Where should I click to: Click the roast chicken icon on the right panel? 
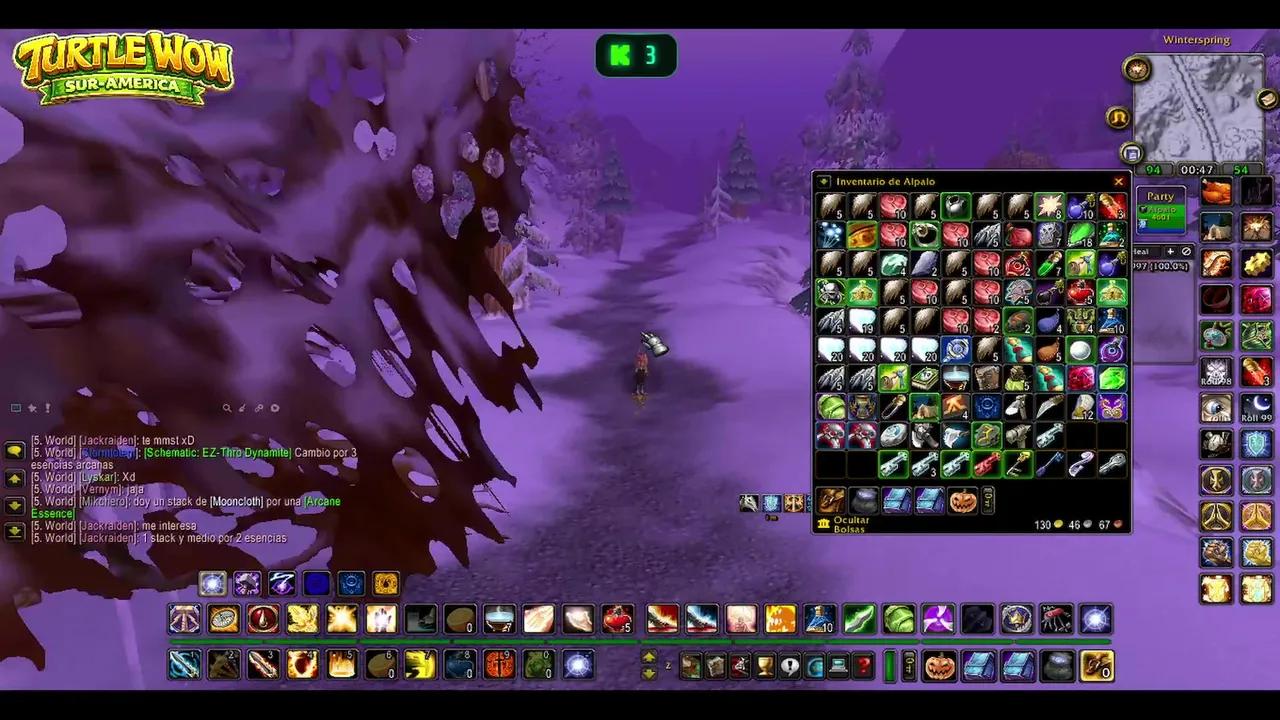[x=1214, y=192]
